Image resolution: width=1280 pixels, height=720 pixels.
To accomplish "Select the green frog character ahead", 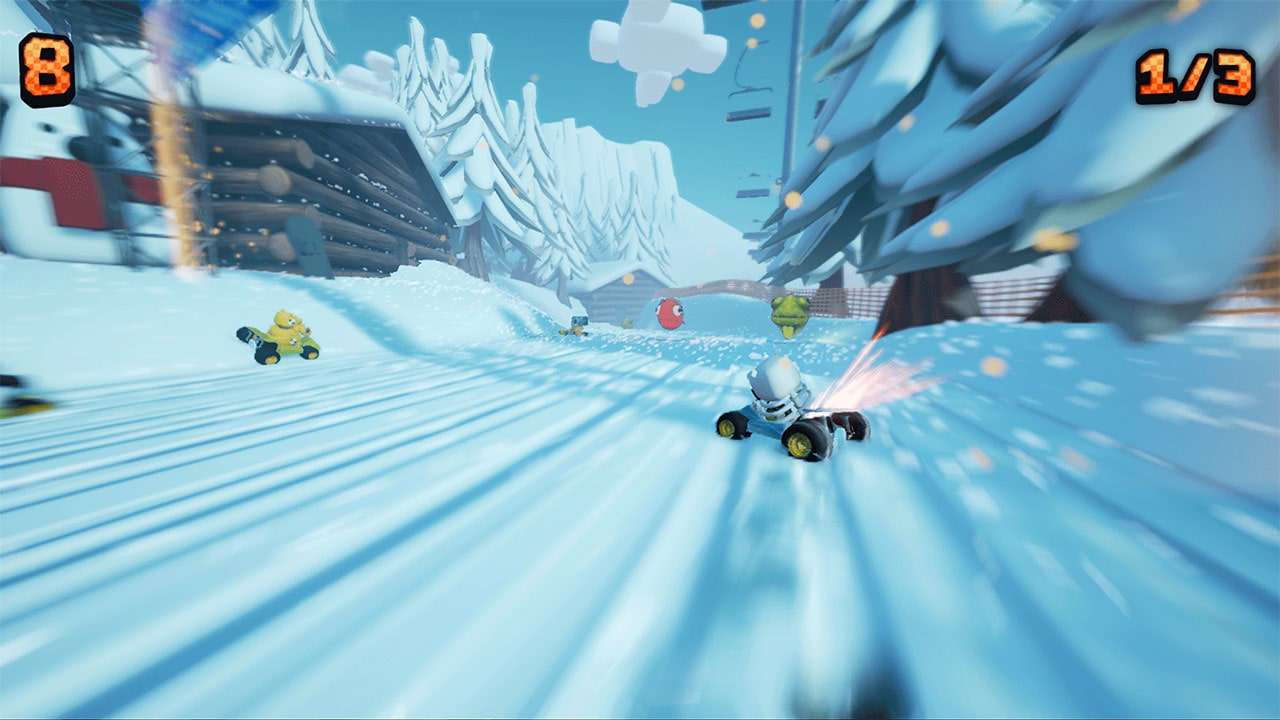I will pos(789,315).
